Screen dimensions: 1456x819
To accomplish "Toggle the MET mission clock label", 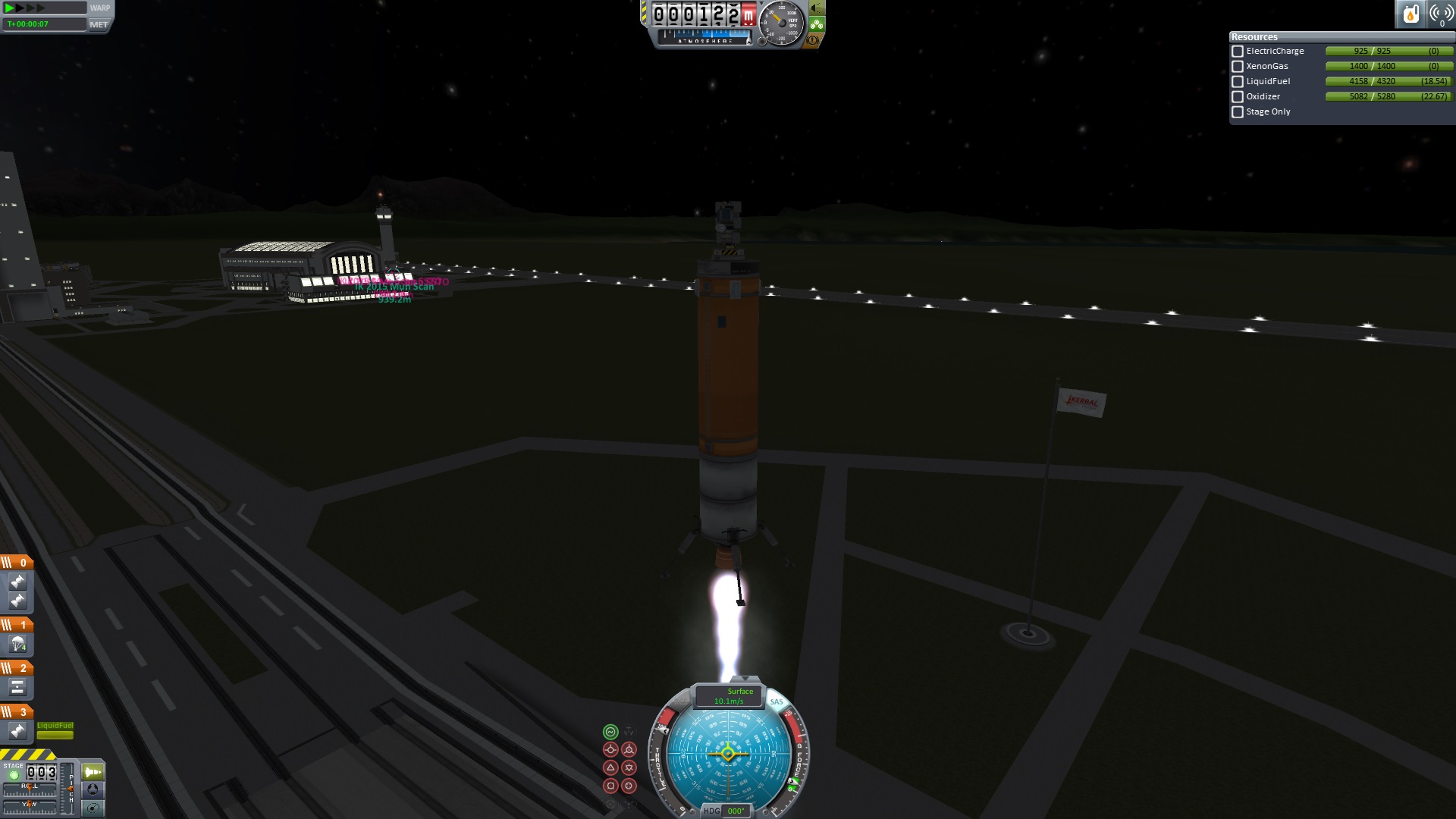I will (x=99, y=24).
